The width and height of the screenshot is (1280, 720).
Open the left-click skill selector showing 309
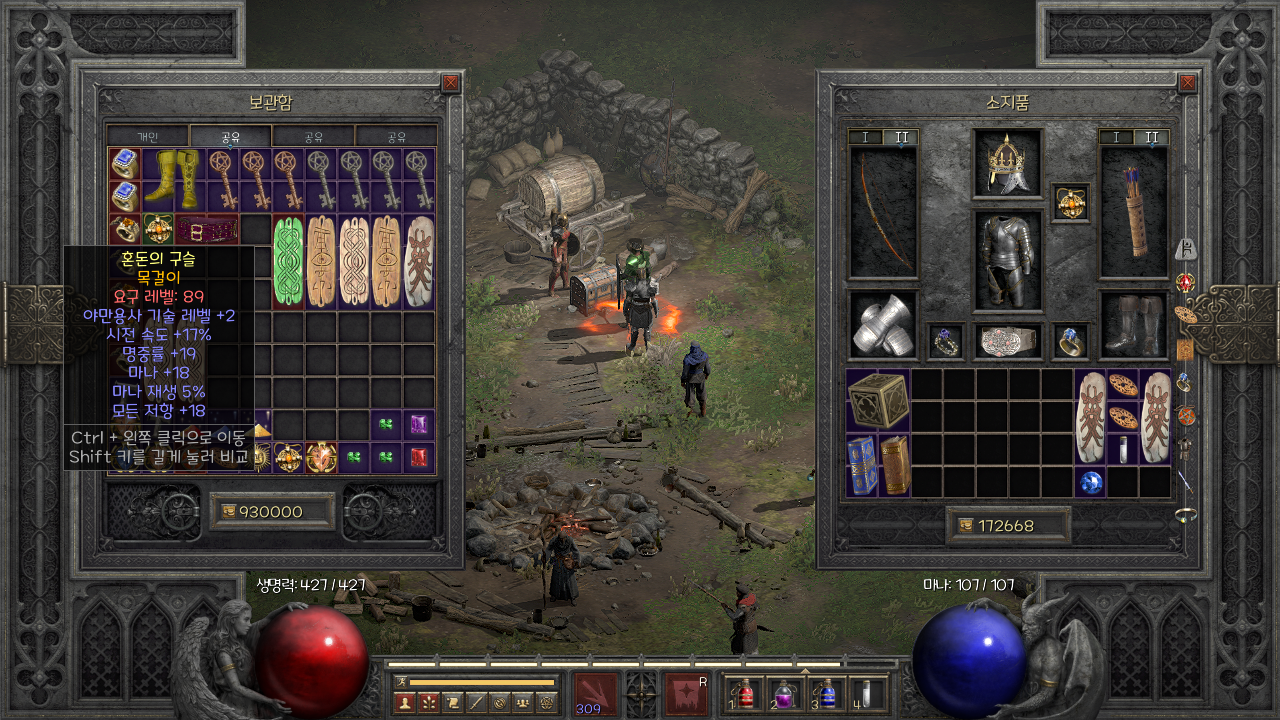tap(594, 693)
